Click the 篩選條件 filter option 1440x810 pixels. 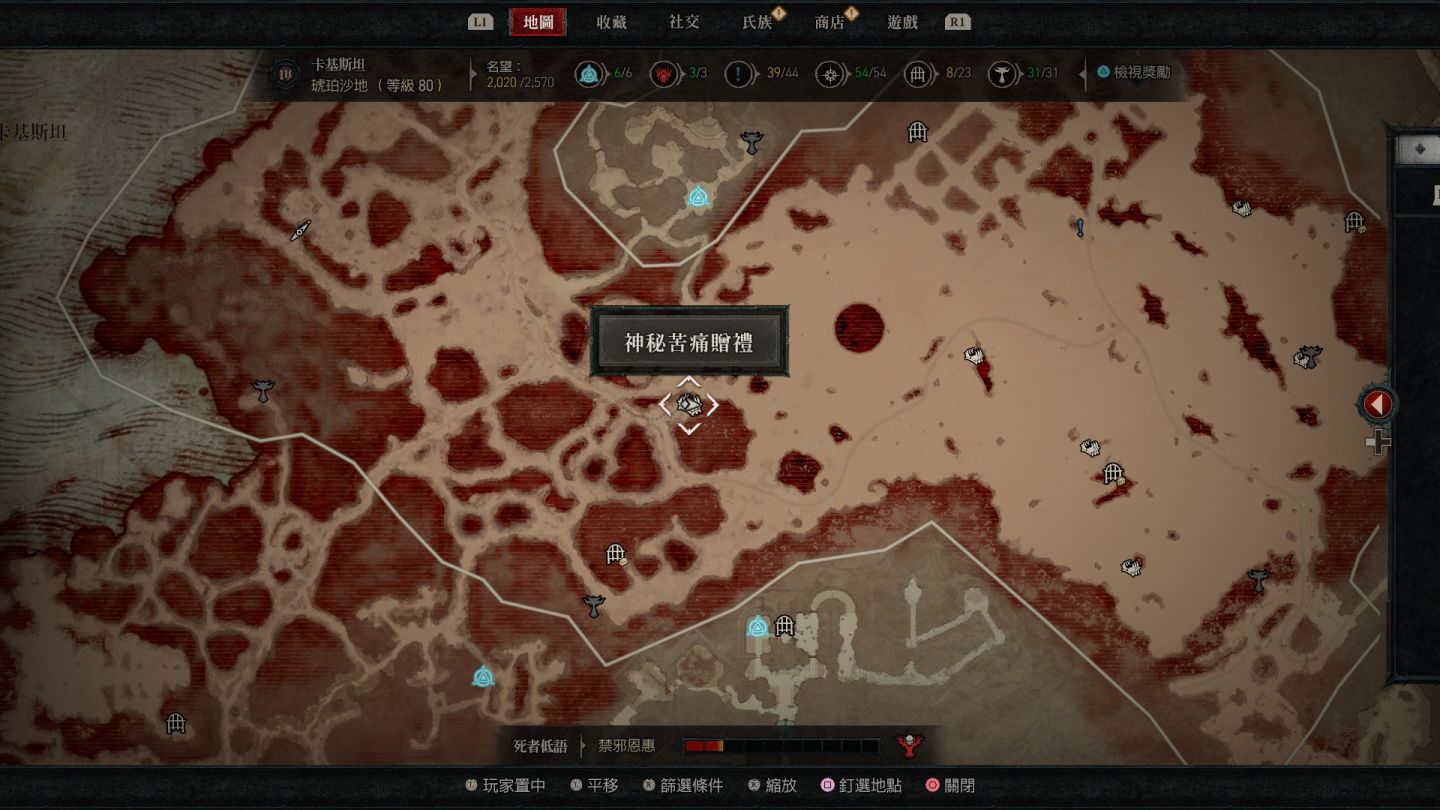pos(690,786)
